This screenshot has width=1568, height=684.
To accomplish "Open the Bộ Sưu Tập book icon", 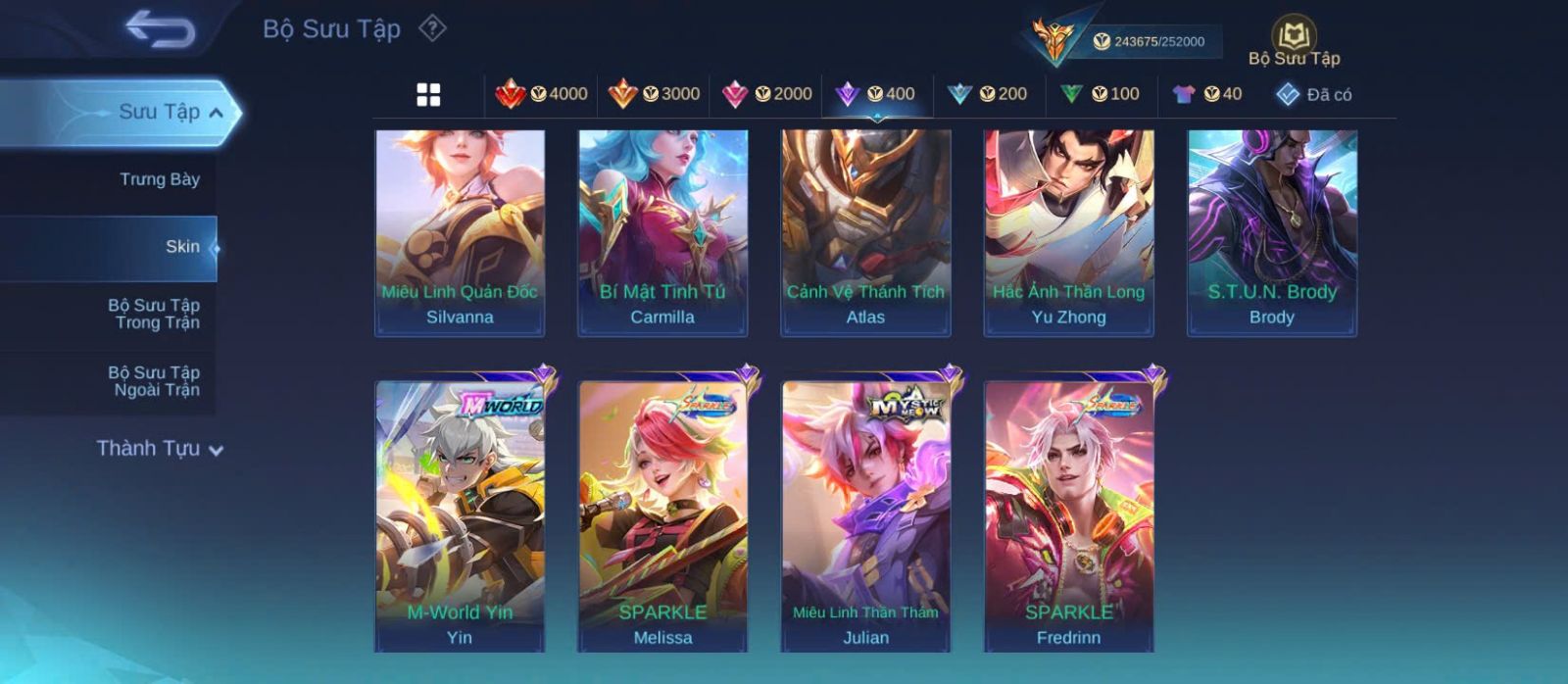I will pyautogui.click(x=1294, y=41).
